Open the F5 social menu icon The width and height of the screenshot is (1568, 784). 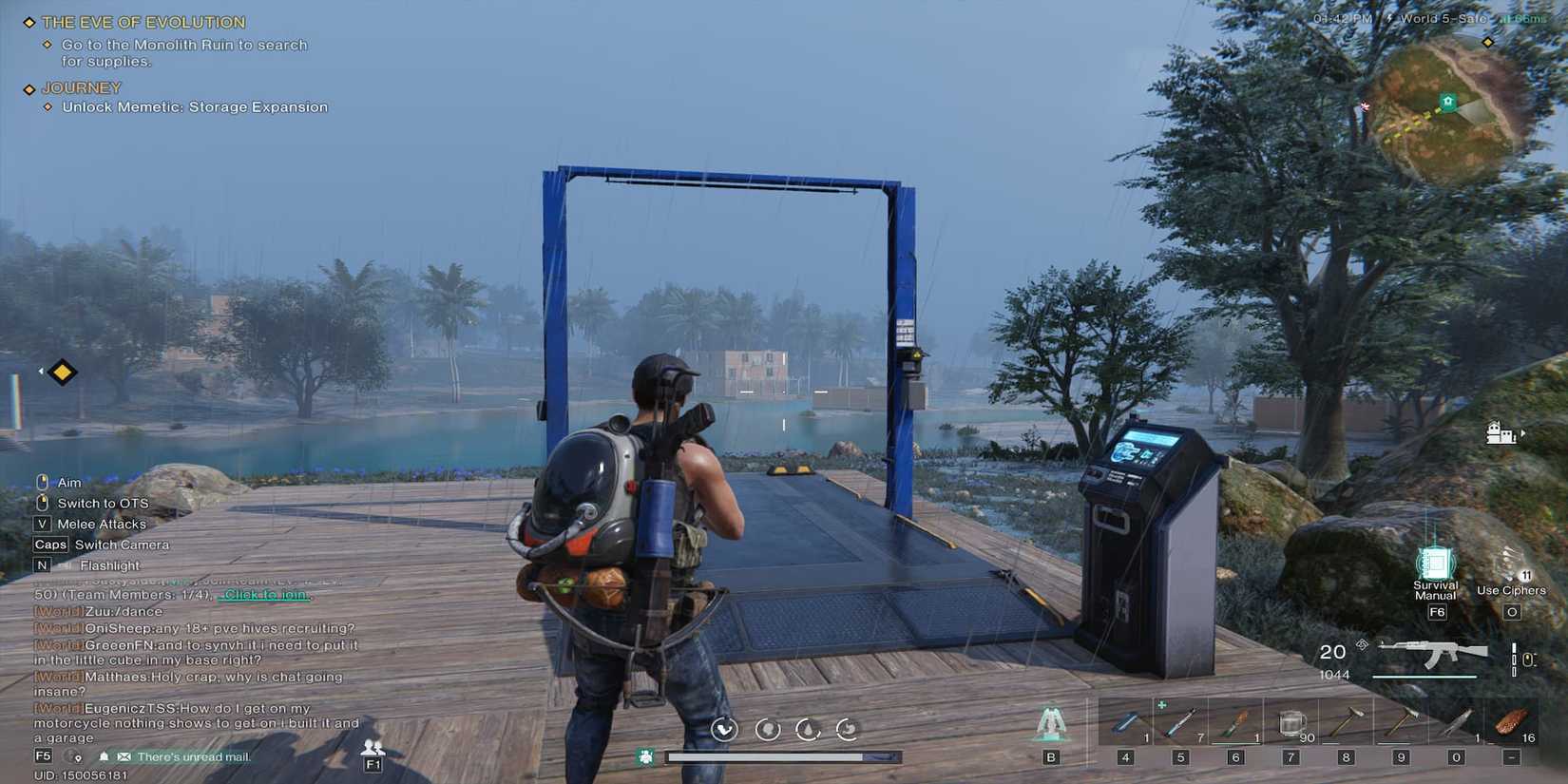pos(42,756)
